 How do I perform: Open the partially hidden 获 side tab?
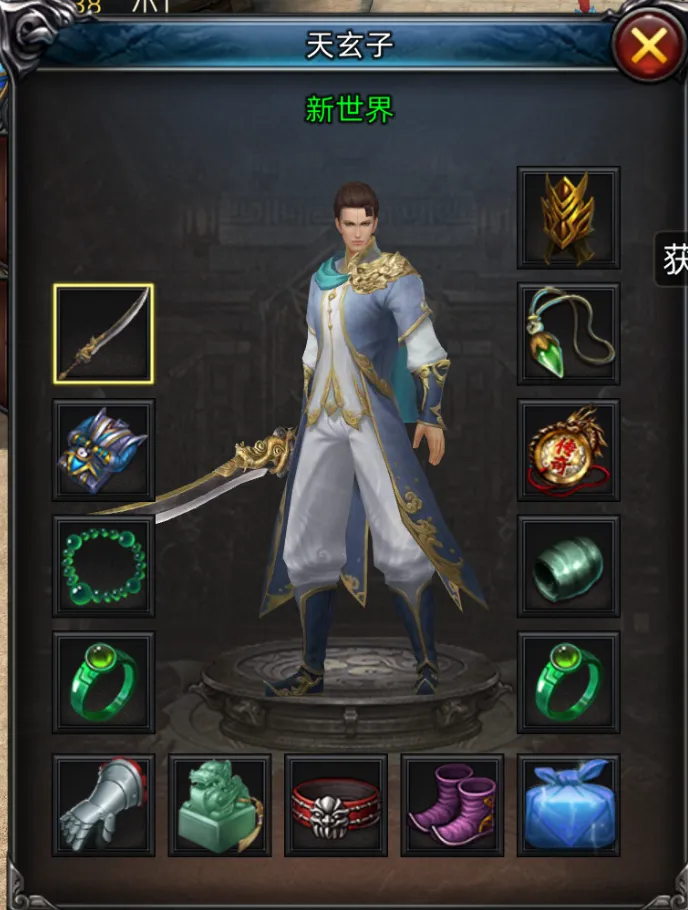point(675,260)
